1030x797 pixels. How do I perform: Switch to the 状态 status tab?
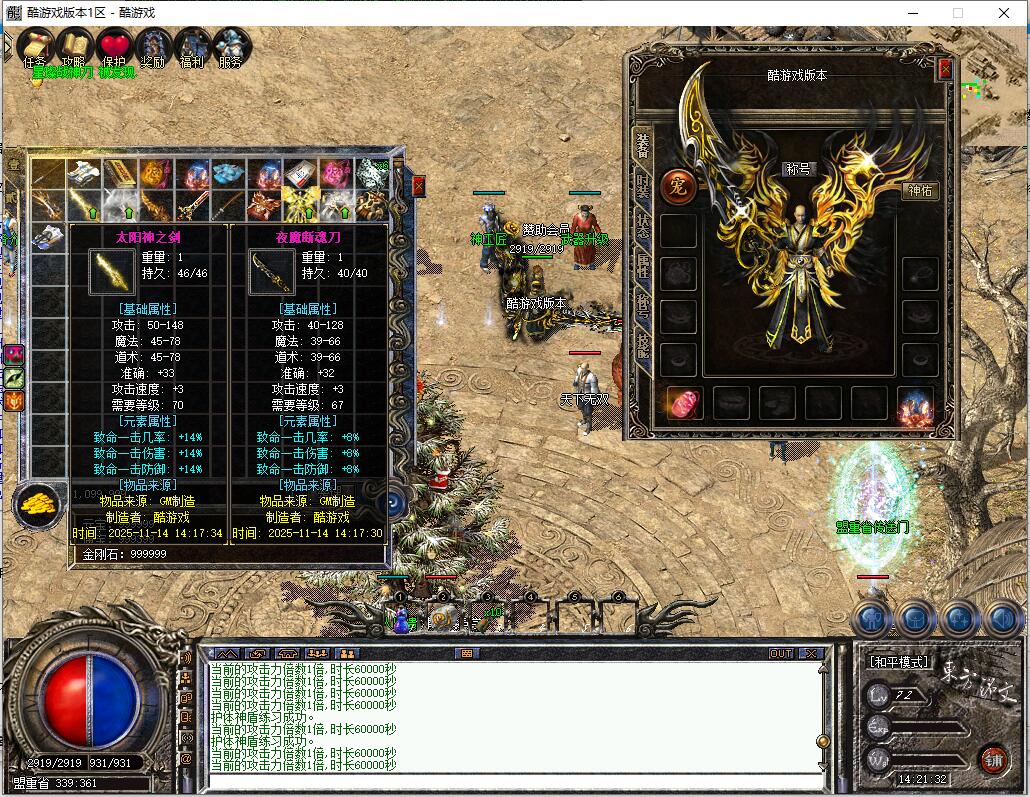click(642, 226)
